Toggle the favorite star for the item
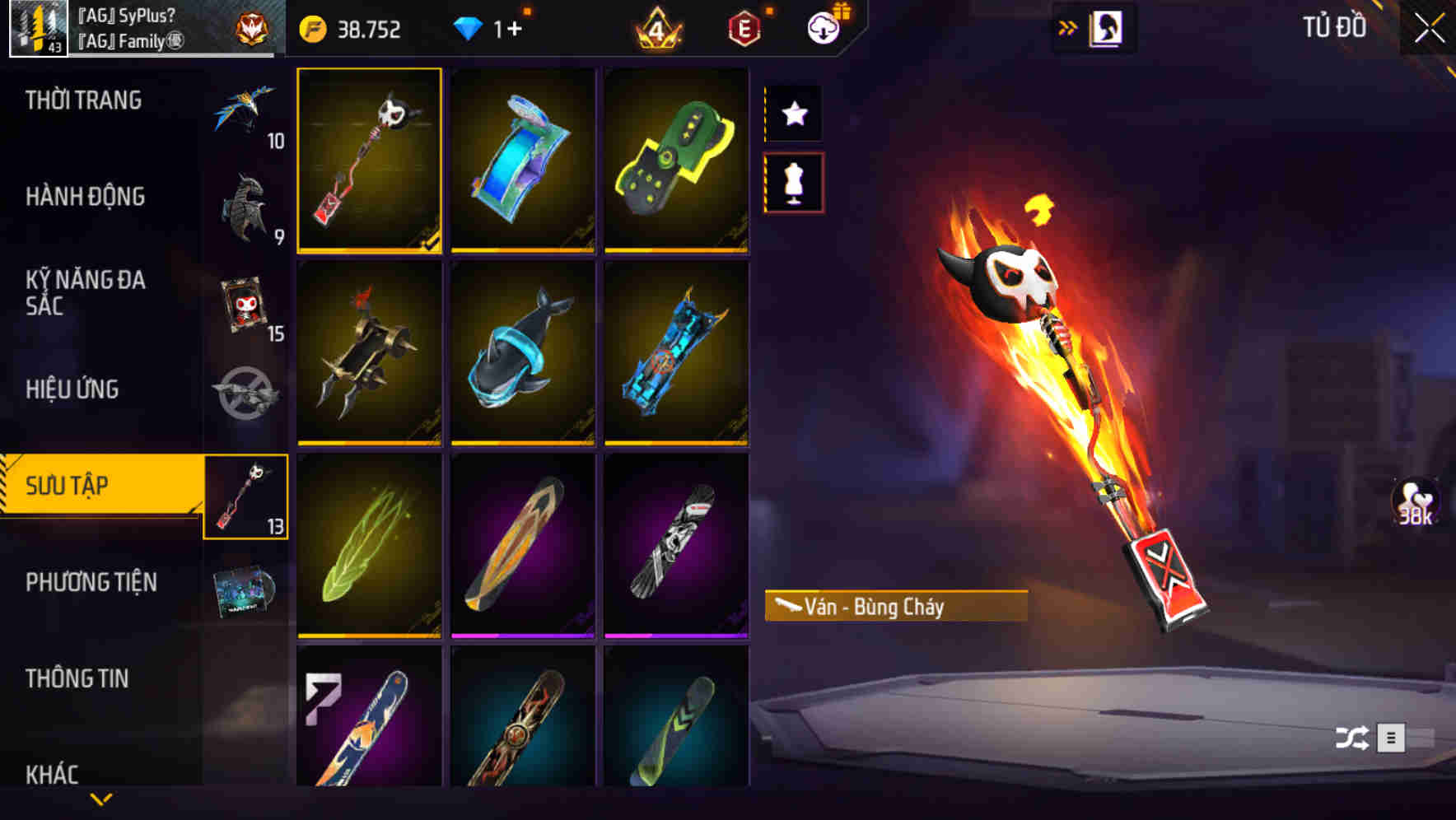 [794, 113]
